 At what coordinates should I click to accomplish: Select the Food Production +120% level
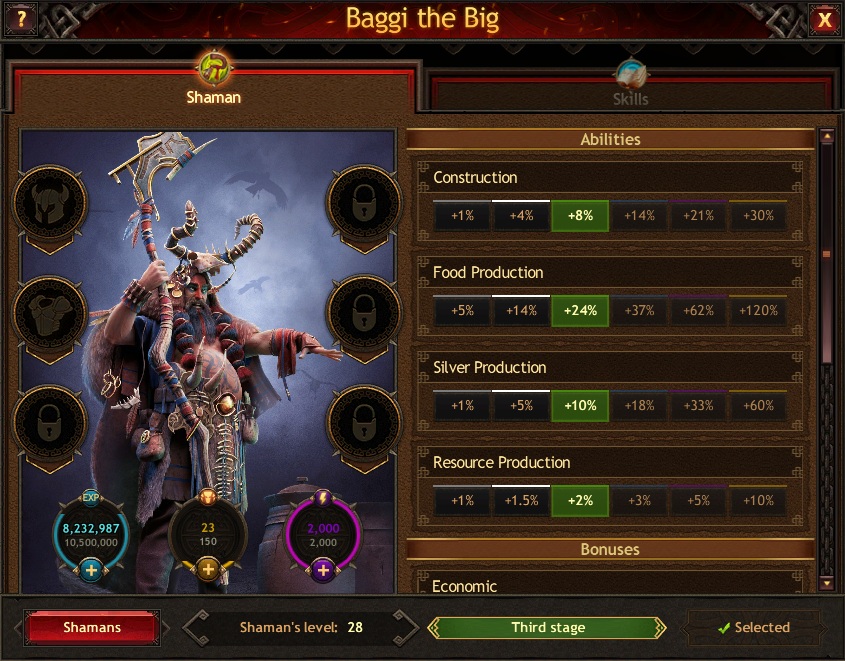tap(757, 311)
